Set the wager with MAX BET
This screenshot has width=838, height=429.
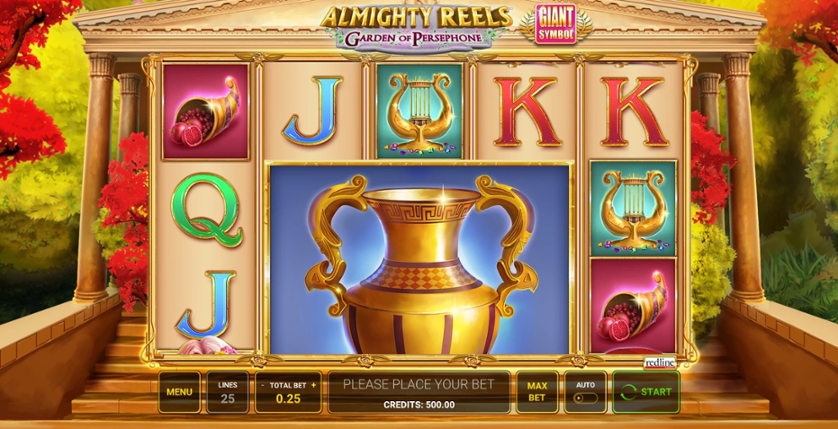tap(537, 392)
